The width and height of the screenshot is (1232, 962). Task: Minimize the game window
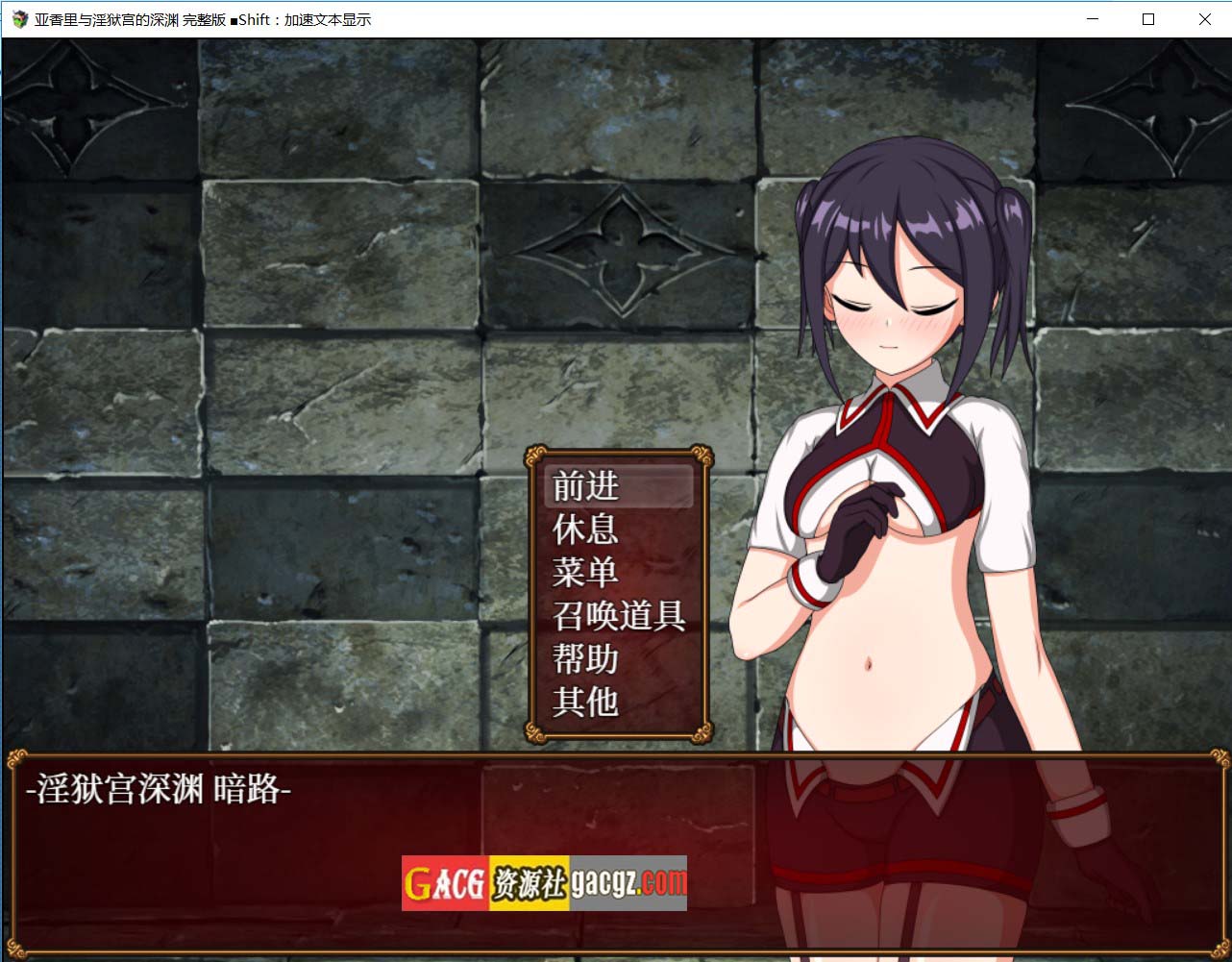click(x=1093, y=19)
